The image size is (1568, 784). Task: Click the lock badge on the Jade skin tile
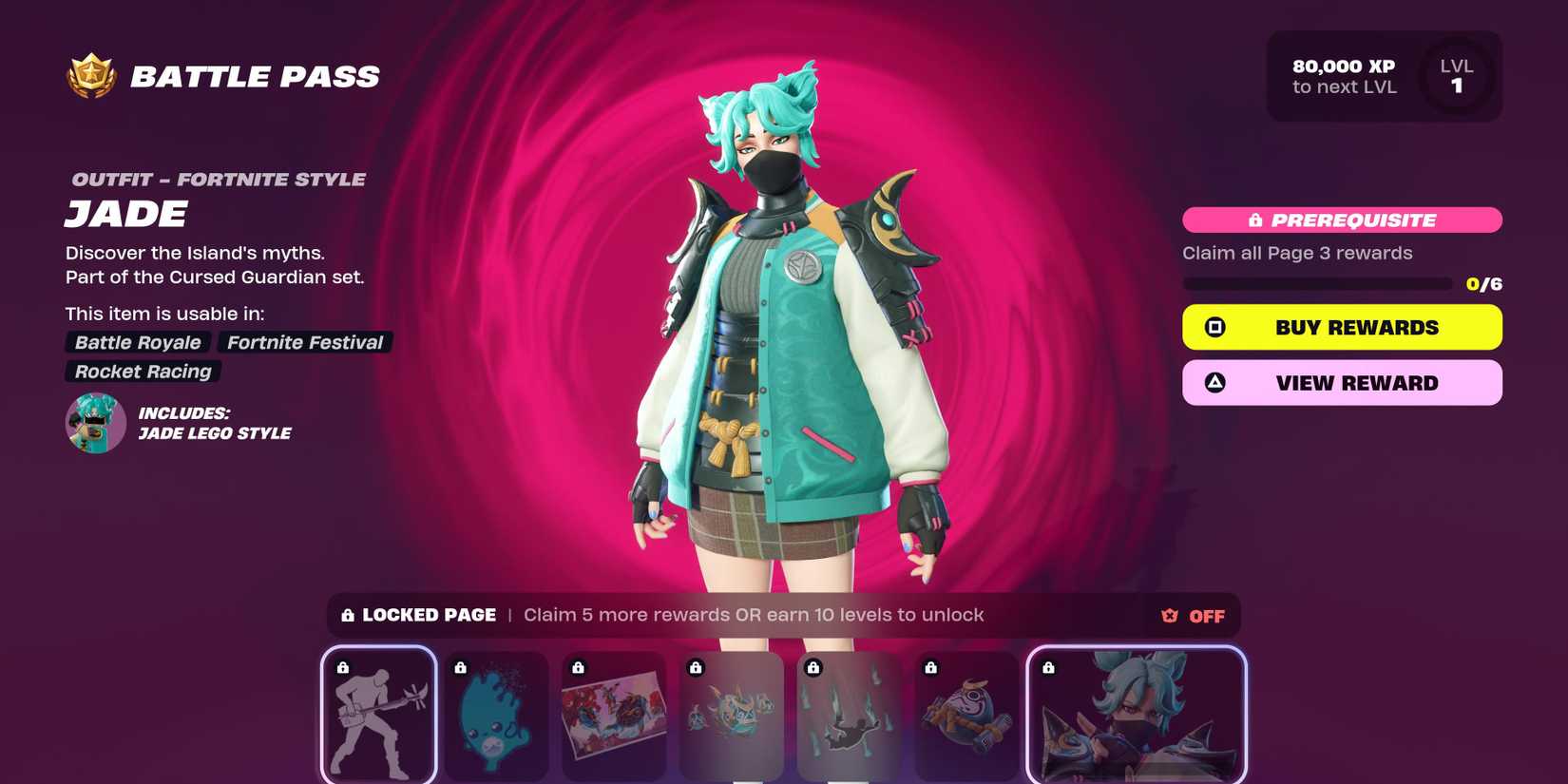1050,668
